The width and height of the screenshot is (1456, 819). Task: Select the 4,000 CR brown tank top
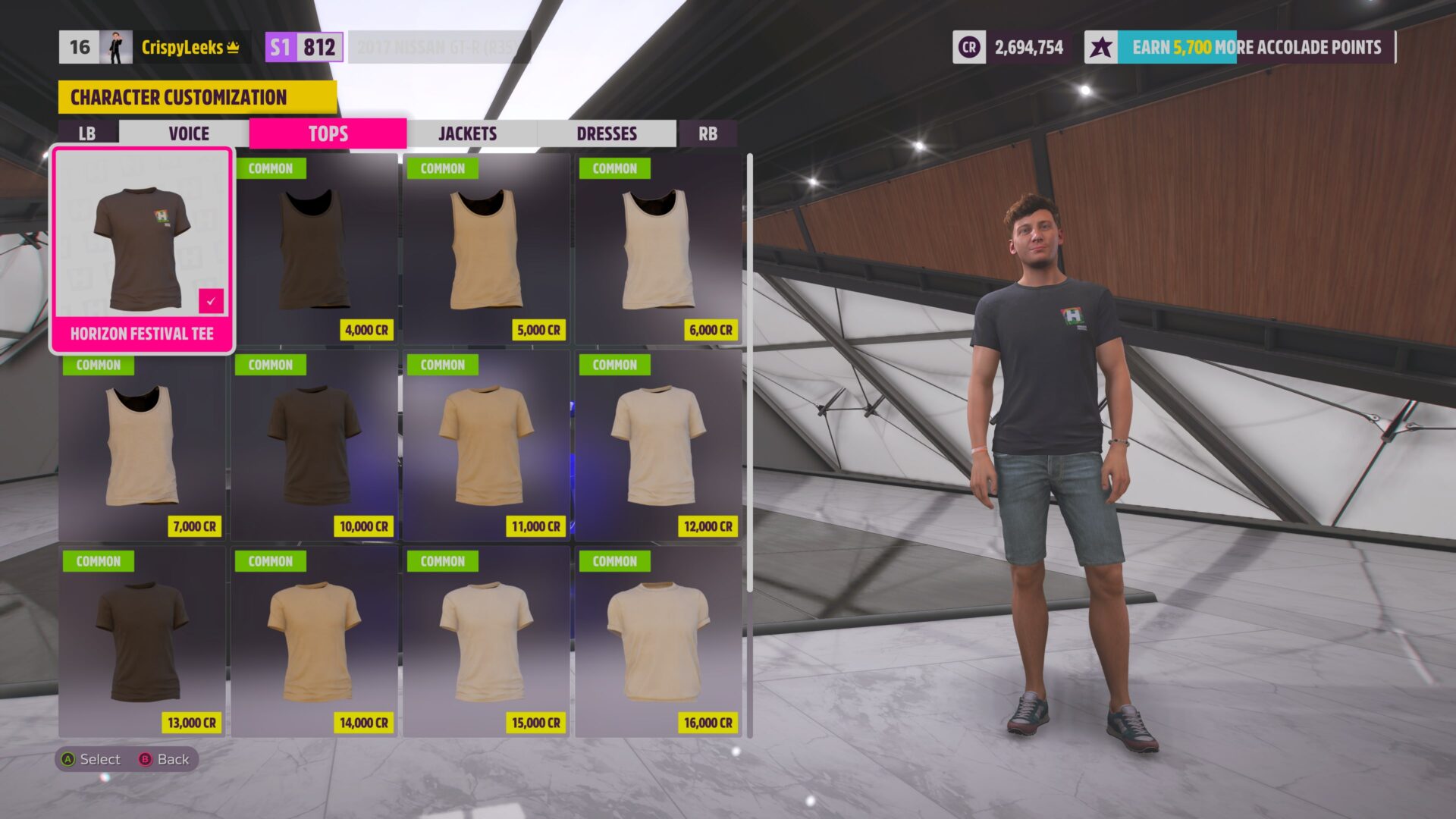pyautogui.click(x=314, y=250)
